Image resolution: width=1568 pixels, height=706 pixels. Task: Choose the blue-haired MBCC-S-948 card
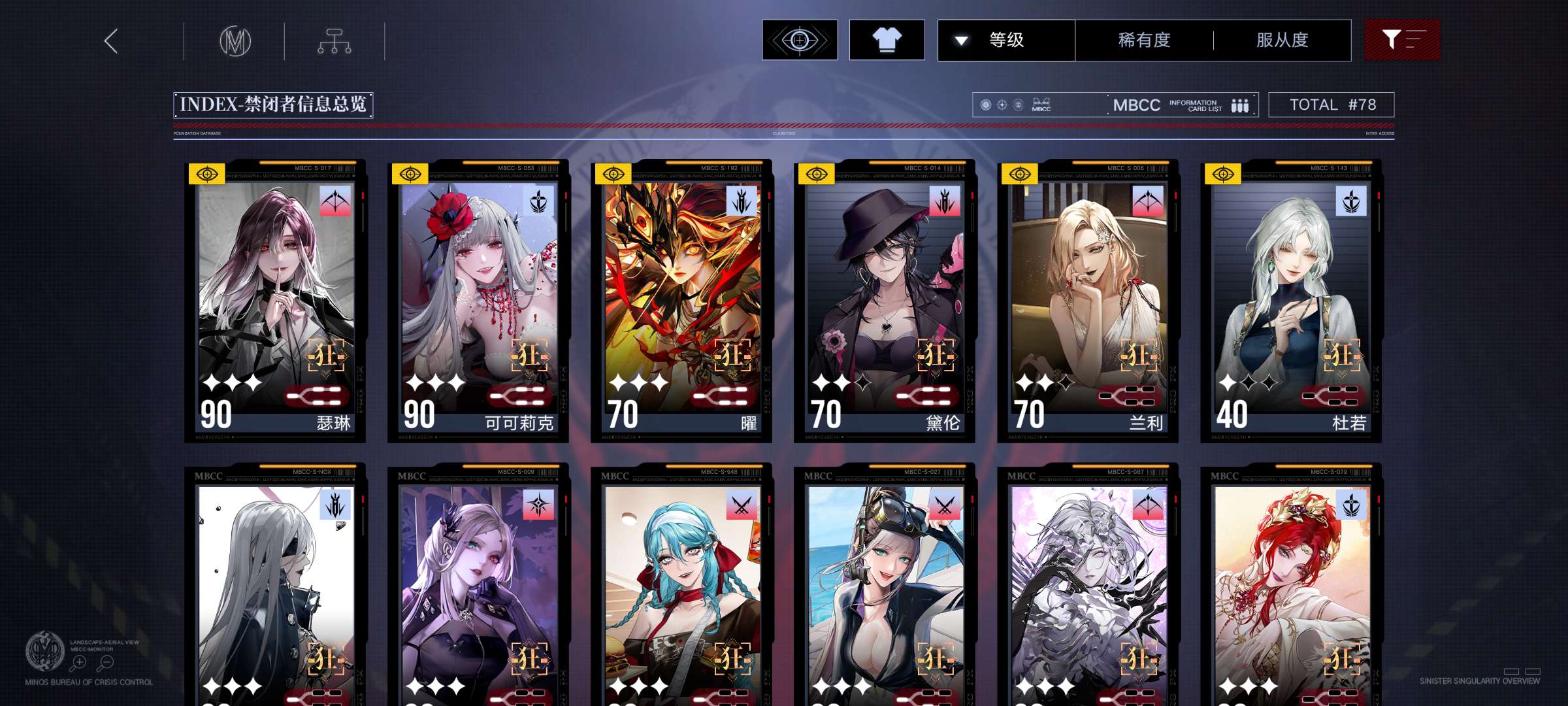(x=681, y=588)
